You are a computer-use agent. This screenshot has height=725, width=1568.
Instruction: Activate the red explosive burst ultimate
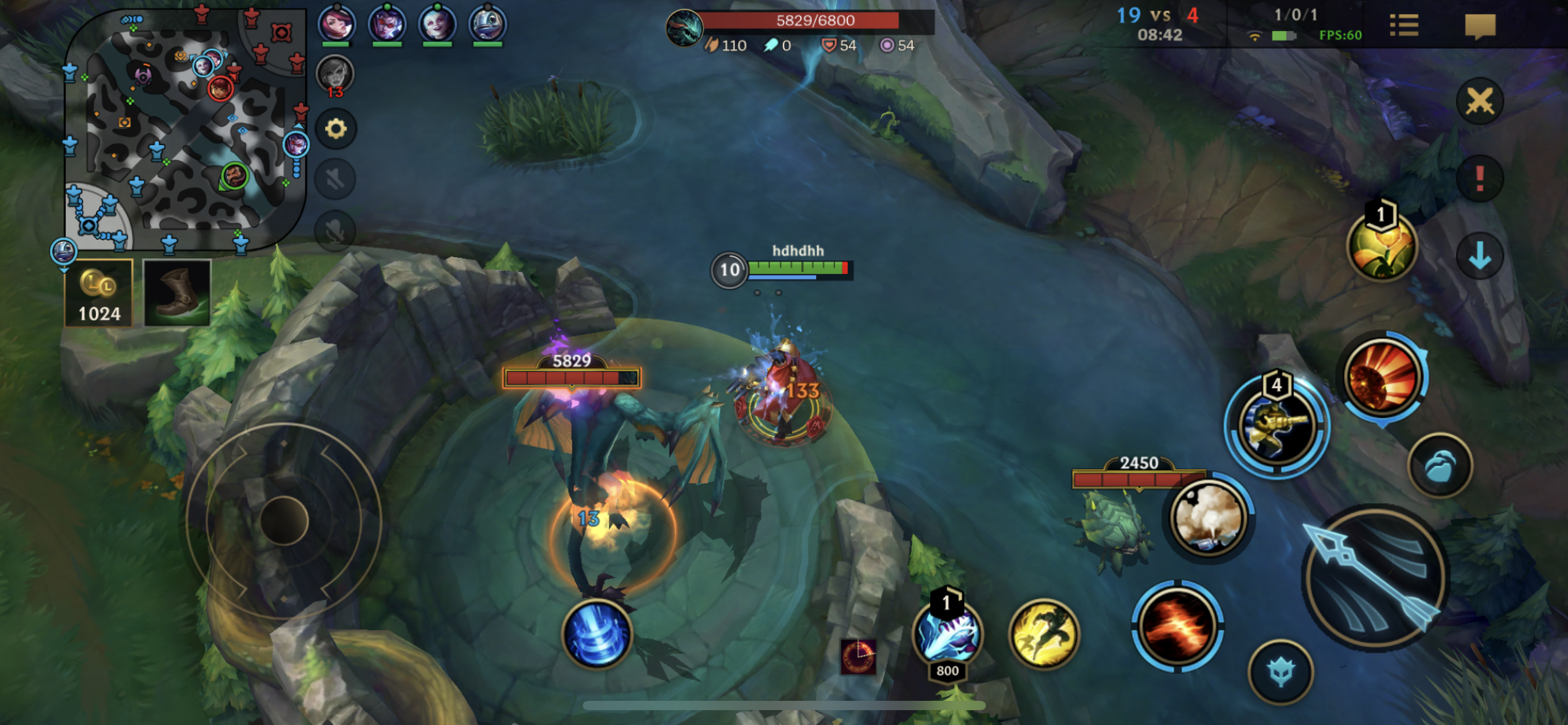(x=1383, y=378)
